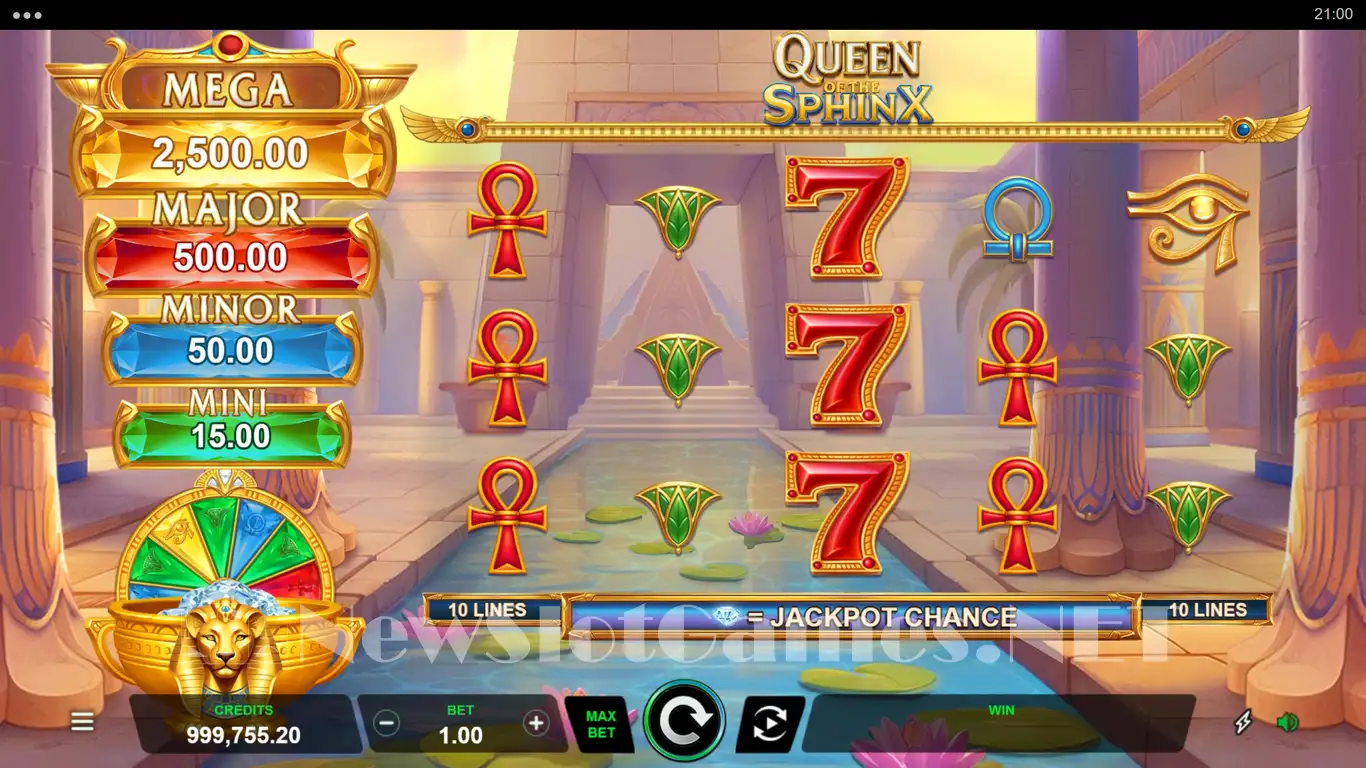Decrease the bet with the minus button
This screenshot has height=768, width=1366.
[387, 723]
